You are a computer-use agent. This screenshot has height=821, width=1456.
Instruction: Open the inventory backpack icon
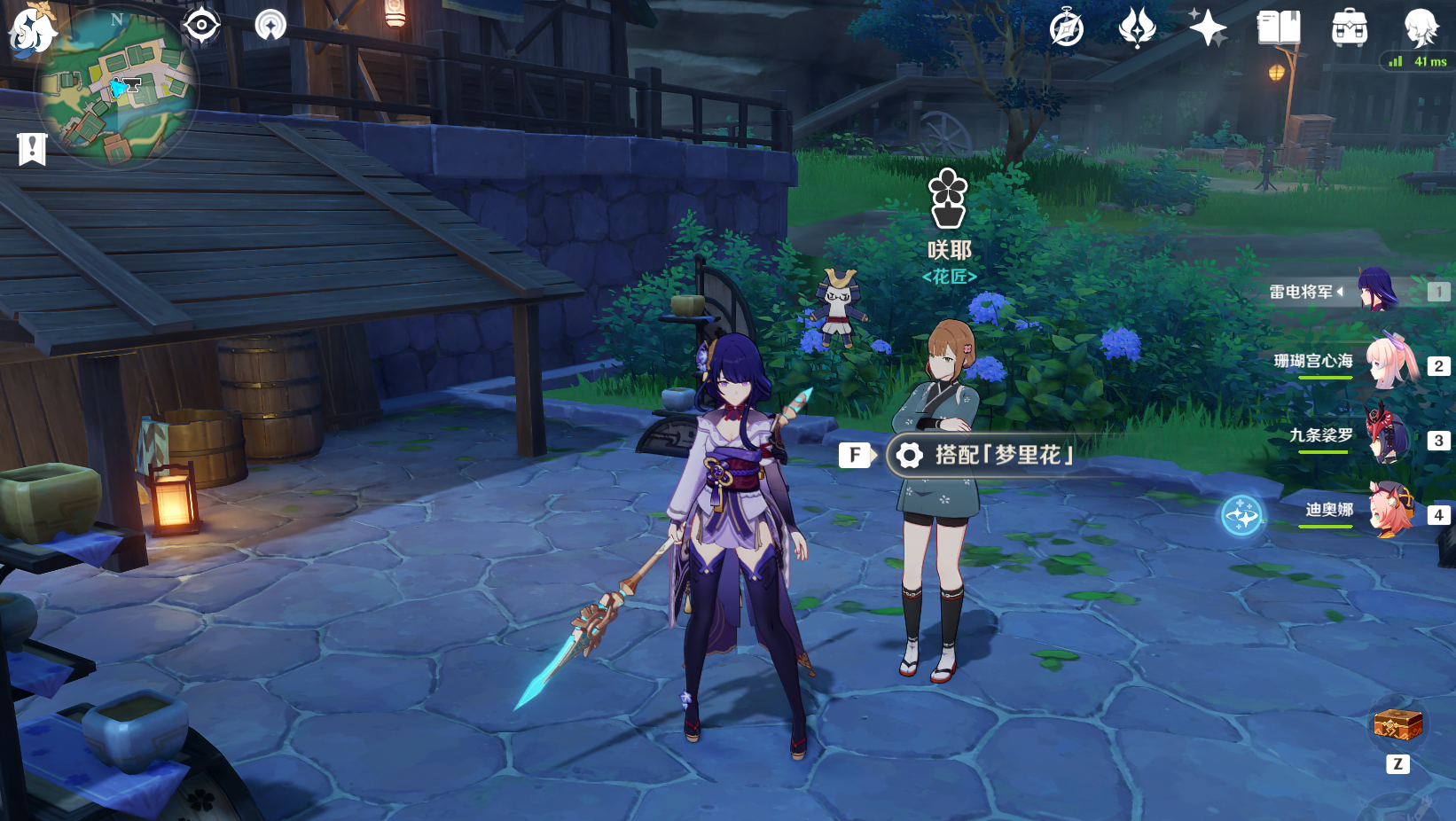coord(1350,28)
